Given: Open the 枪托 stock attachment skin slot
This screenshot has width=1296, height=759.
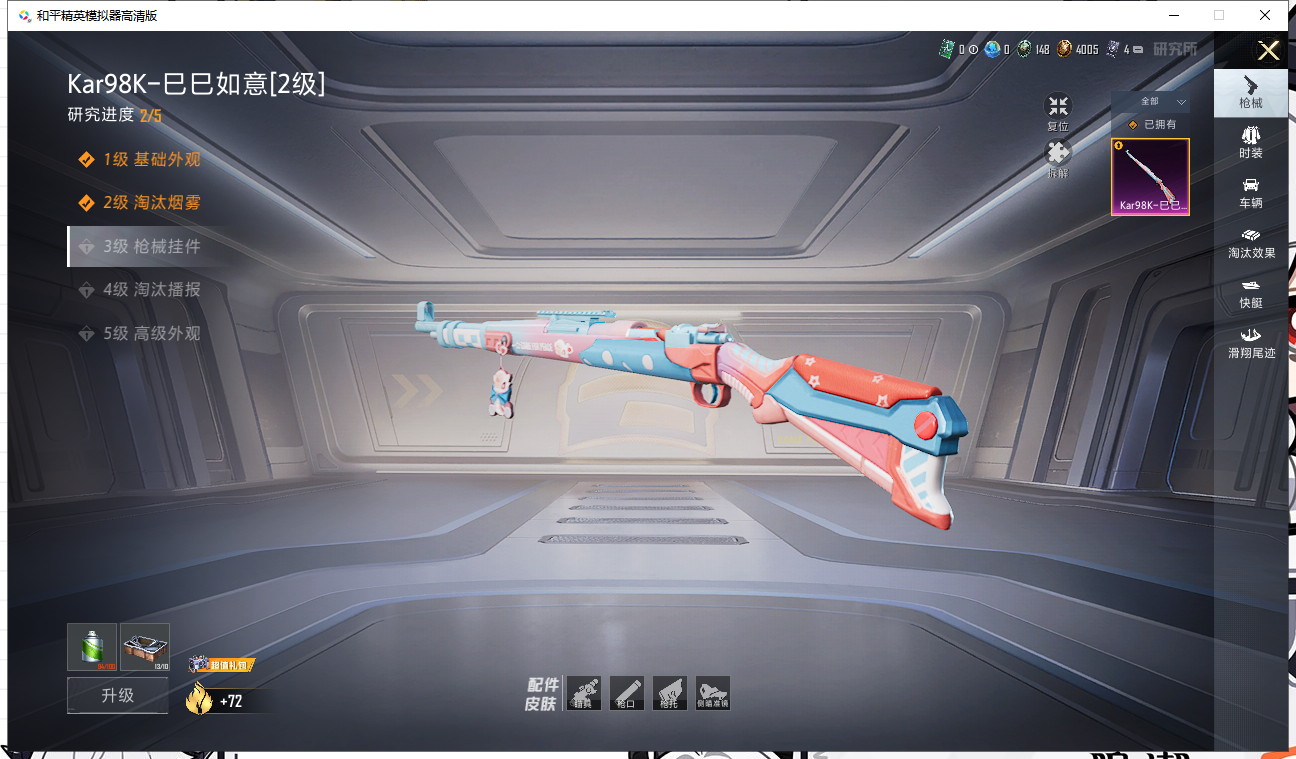Looking at the screenshot, I should tap(670, 693).
